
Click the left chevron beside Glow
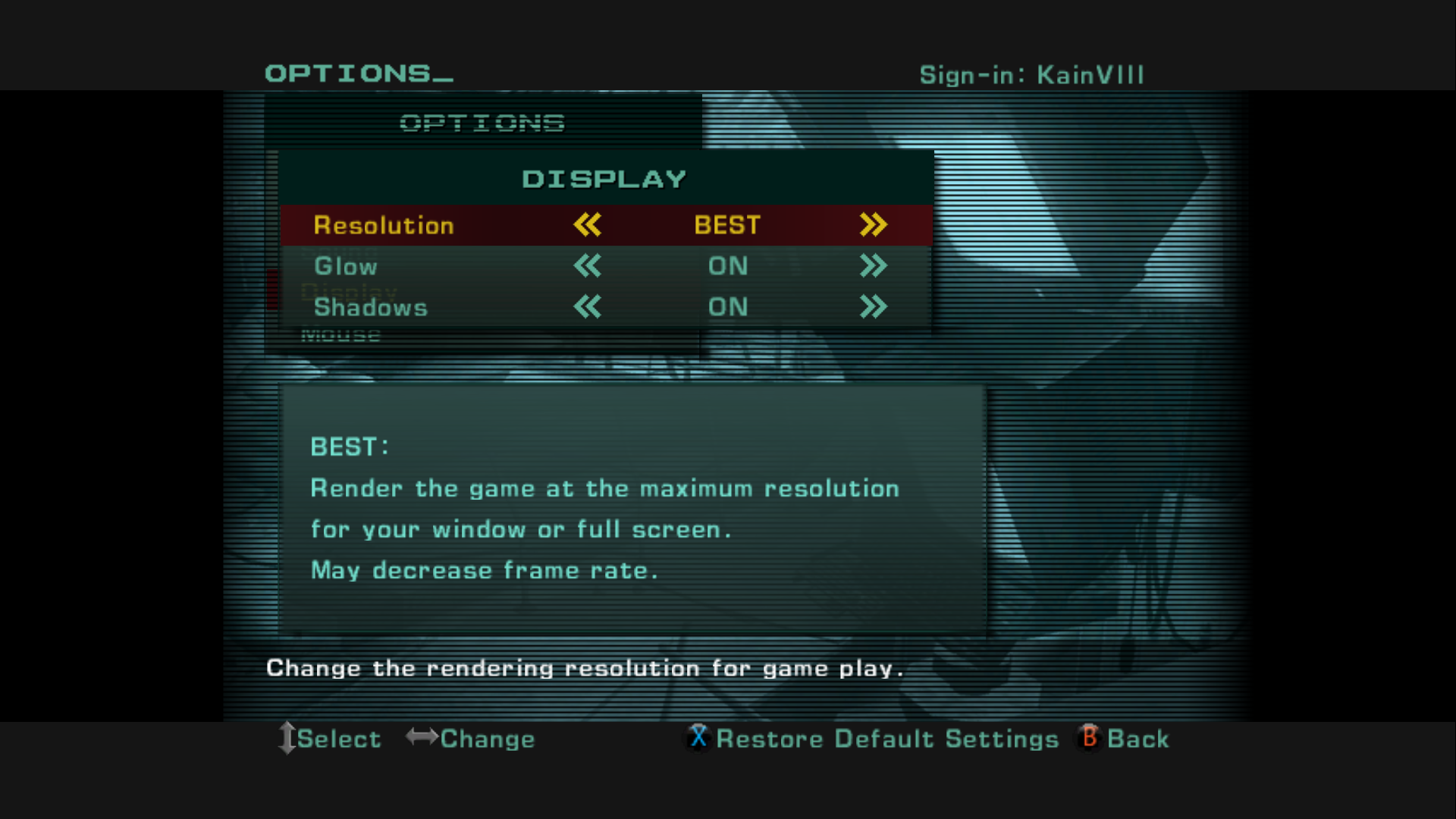[x=588, y=266]
